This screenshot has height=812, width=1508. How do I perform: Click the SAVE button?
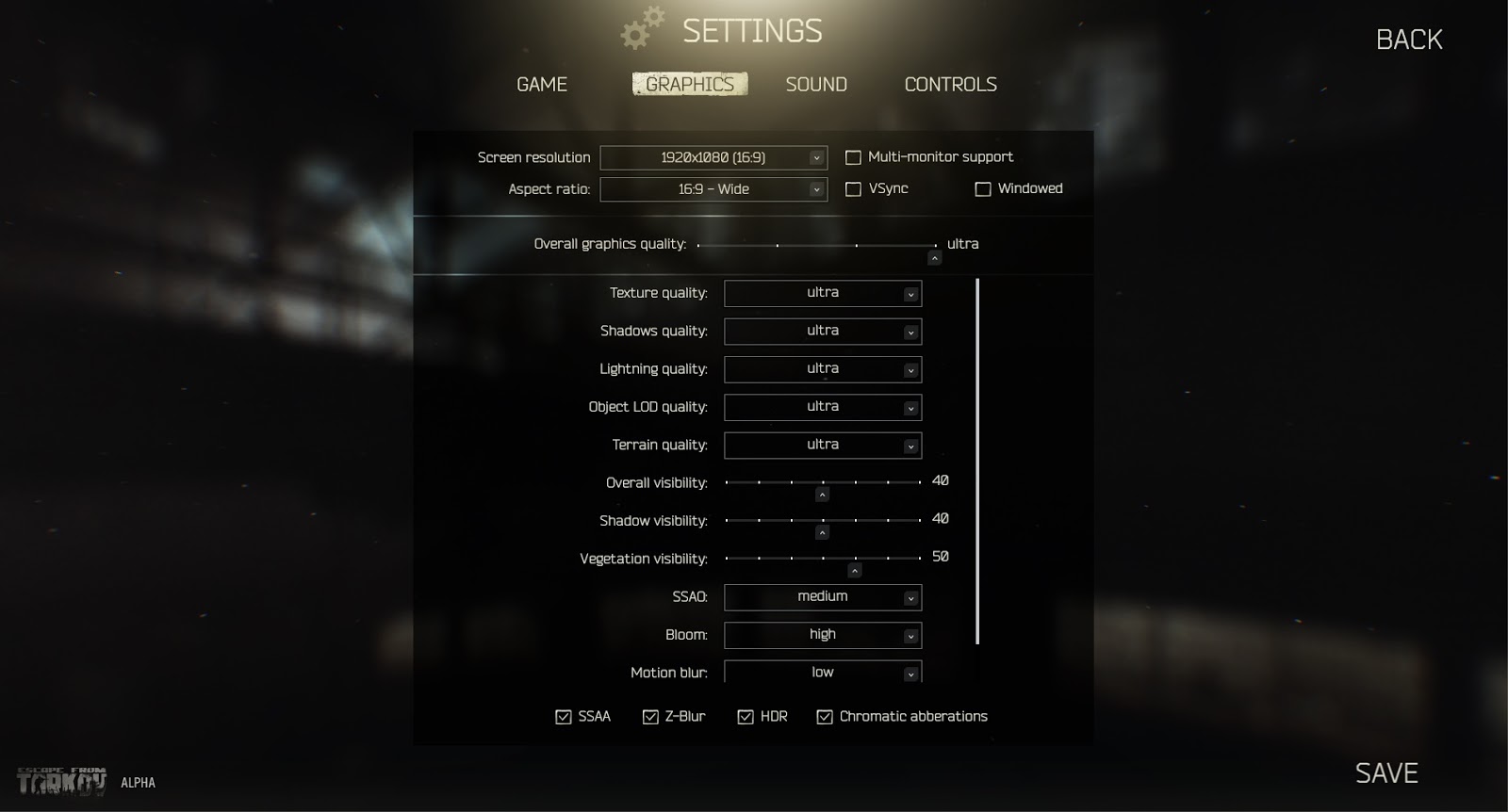coord(1386,772)
